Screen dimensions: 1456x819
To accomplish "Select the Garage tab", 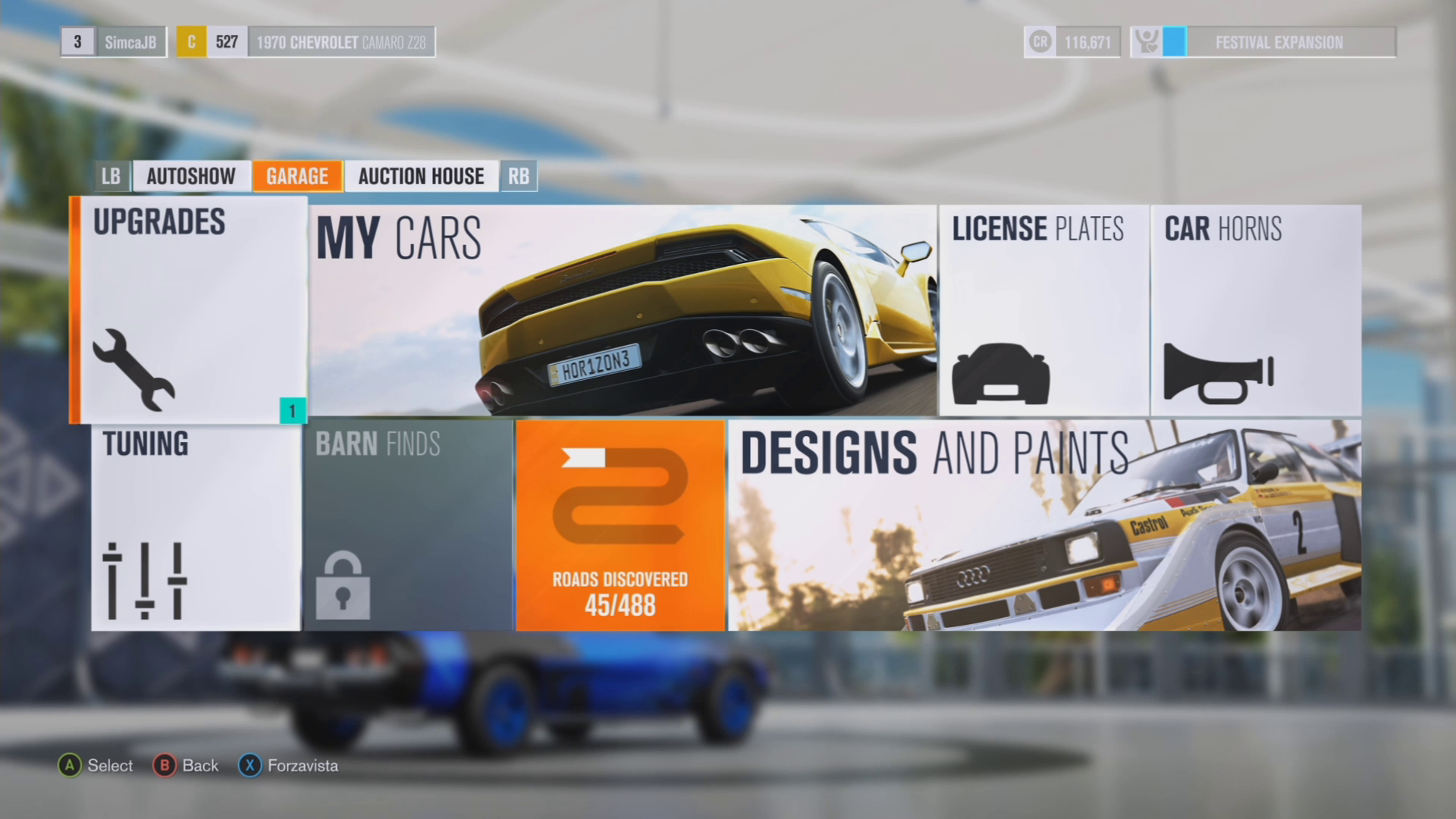I will pos(297,176).
